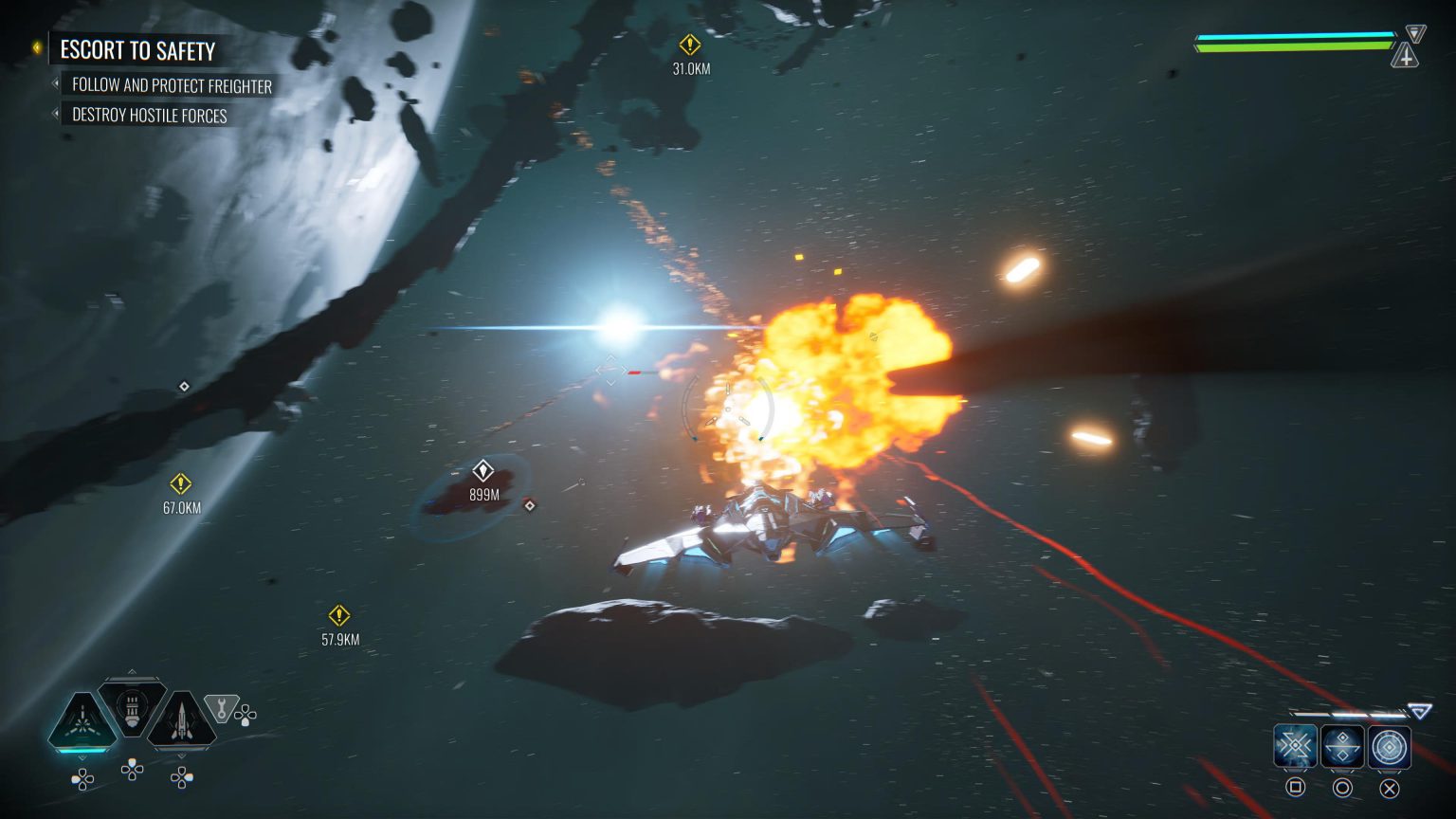The image size is (1456, 819).
Task: Activate the targeting device icon bound to Cross
Action: [1388, 747]
